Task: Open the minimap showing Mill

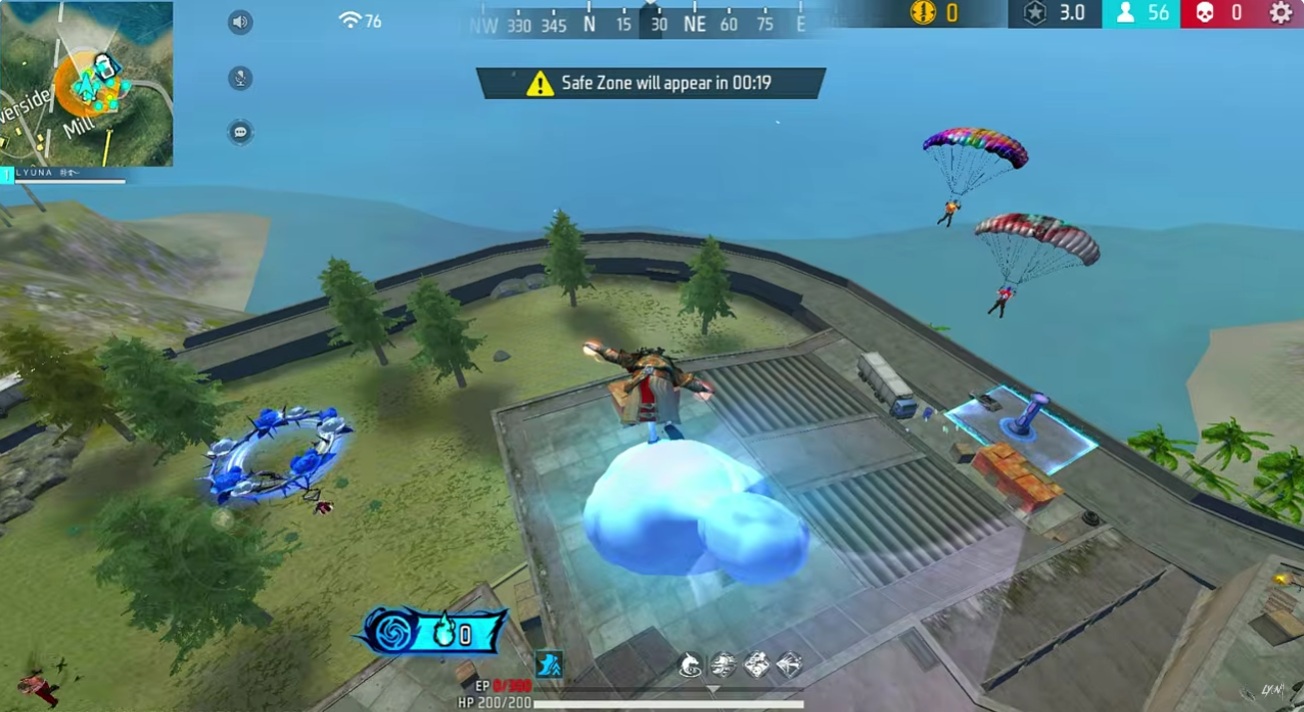Action: (86, 84)
